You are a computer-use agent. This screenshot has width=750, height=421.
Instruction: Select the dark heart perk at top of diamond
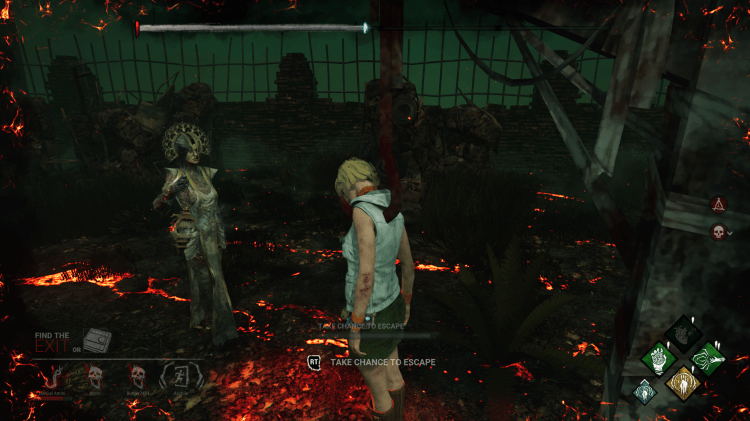[684, 332]
